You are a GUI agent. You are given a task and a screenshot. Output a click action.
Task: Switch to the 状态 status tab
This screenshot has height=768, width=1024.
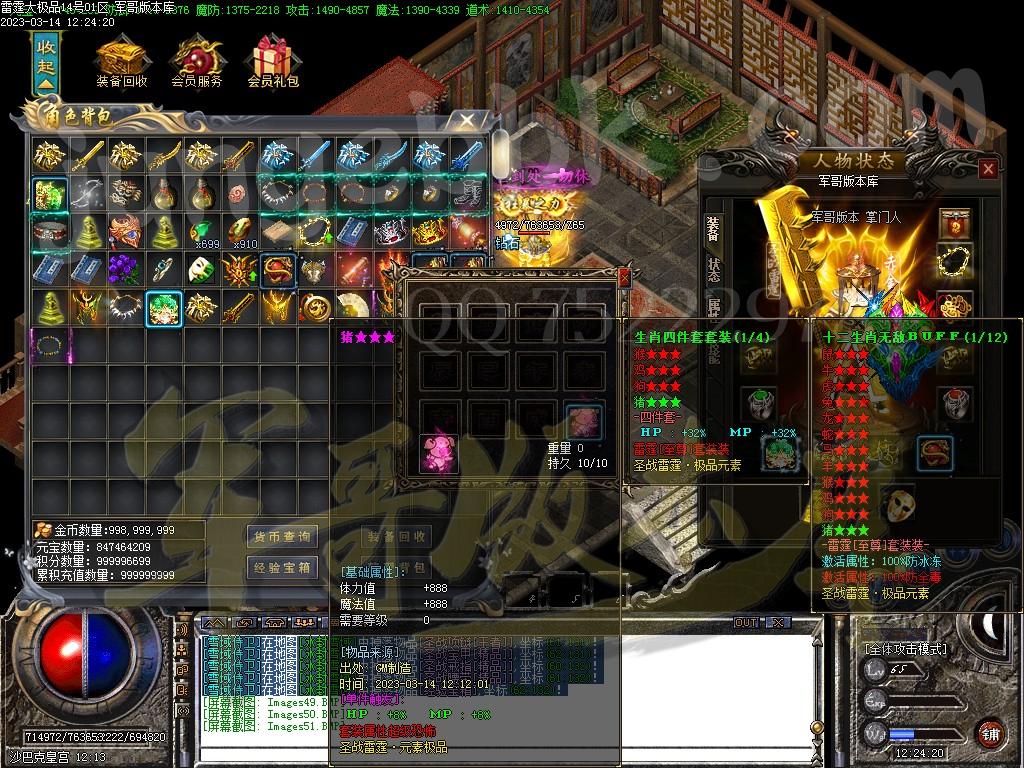click(714, 270)
